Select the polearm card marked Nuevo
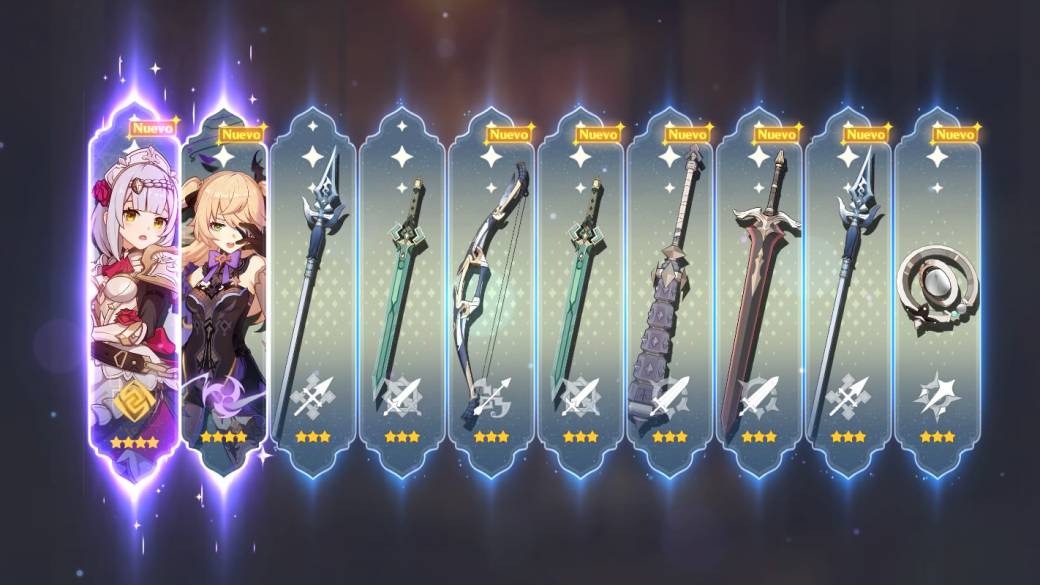Image resolution: width=1040 pixels, height=585 pixels. (x=848, y=290)
